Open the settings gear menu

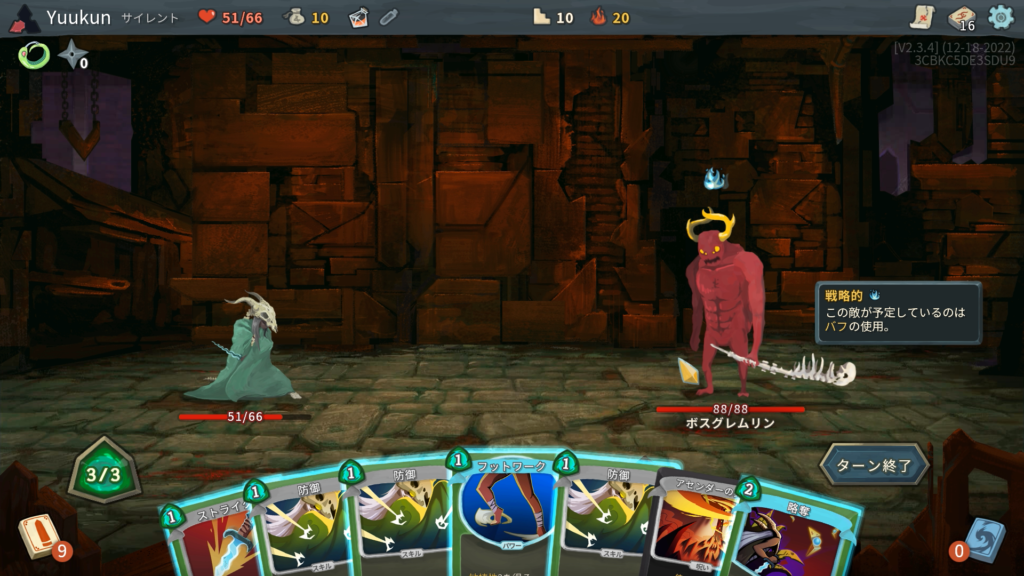coord(1000,17)
